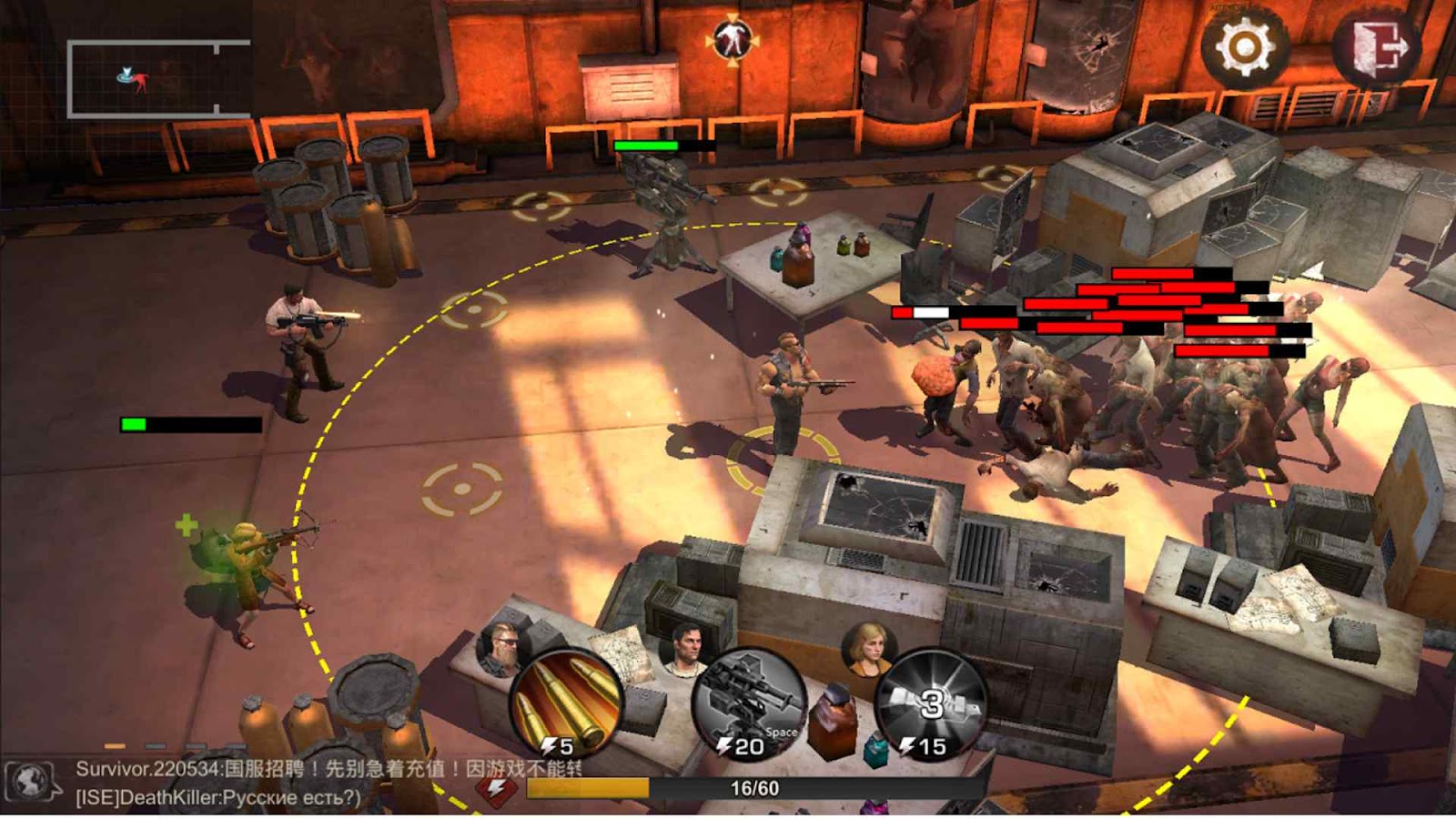Viewport: 1456px width, 819px height.
Task: Click the zombie wave indicator icon
Action: 733,39
